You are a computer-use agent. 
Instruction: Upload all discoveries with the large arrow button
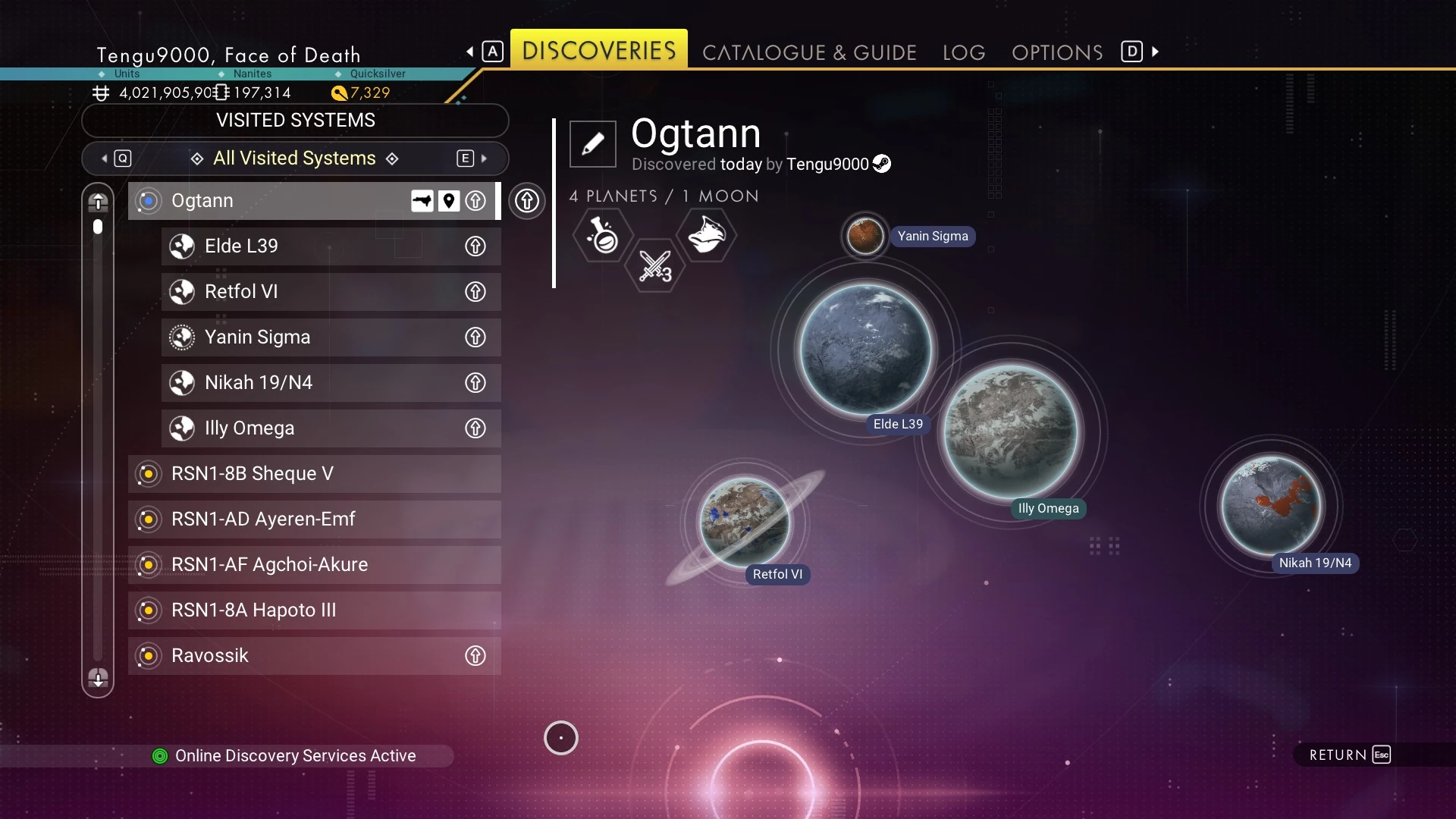[x=527, y=201]
